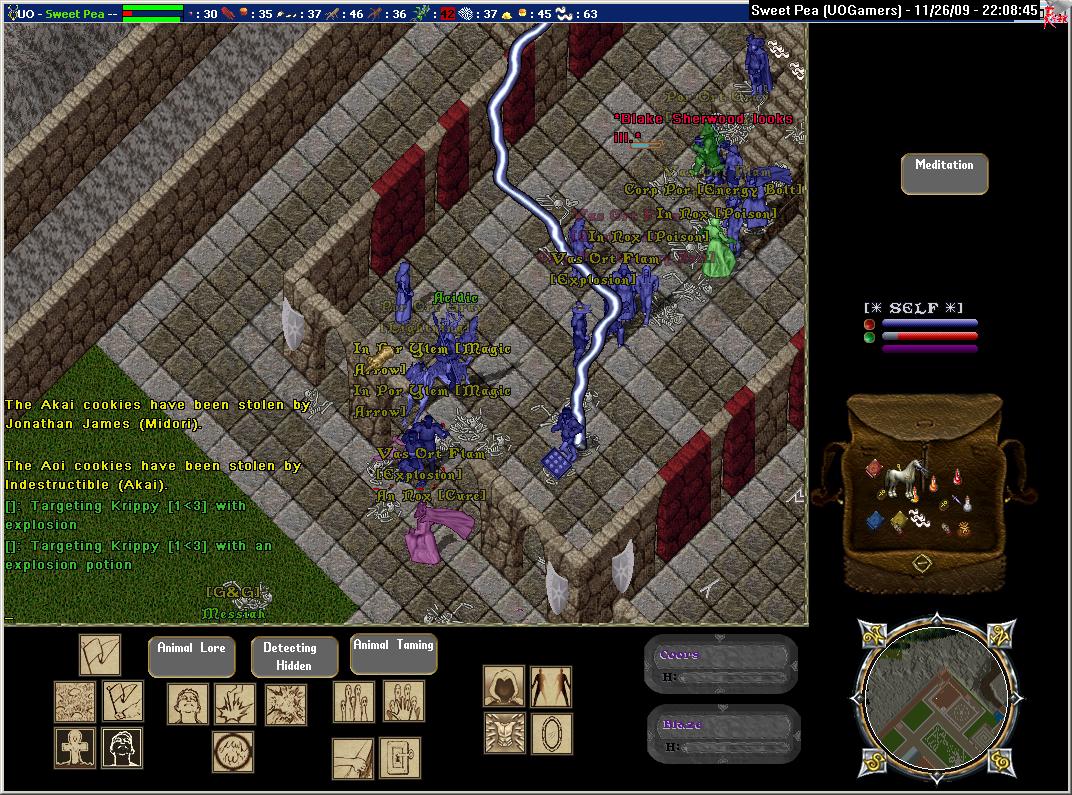Pick the red spellbook in the backpack
Viewport: 1072px width, 795px height.
(x=873, y=469)
